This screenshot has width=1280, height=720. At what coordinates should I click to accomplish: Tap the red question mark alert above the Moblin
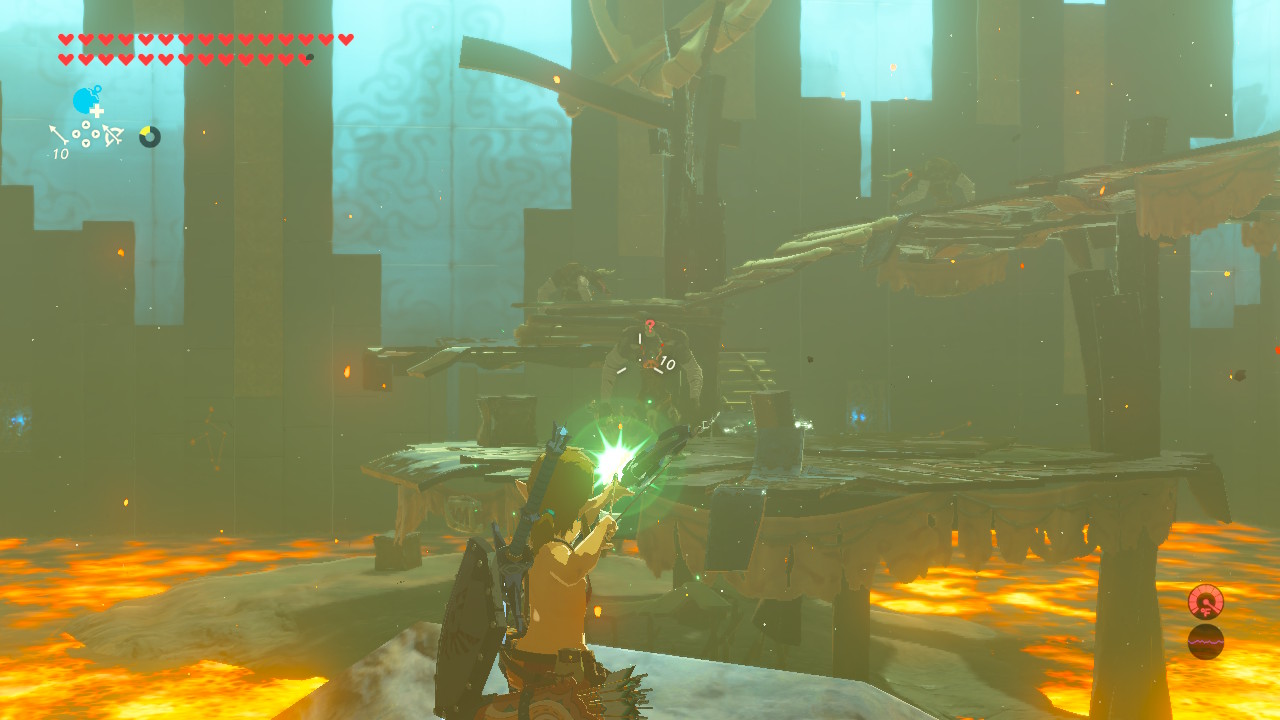coord(650,326)
